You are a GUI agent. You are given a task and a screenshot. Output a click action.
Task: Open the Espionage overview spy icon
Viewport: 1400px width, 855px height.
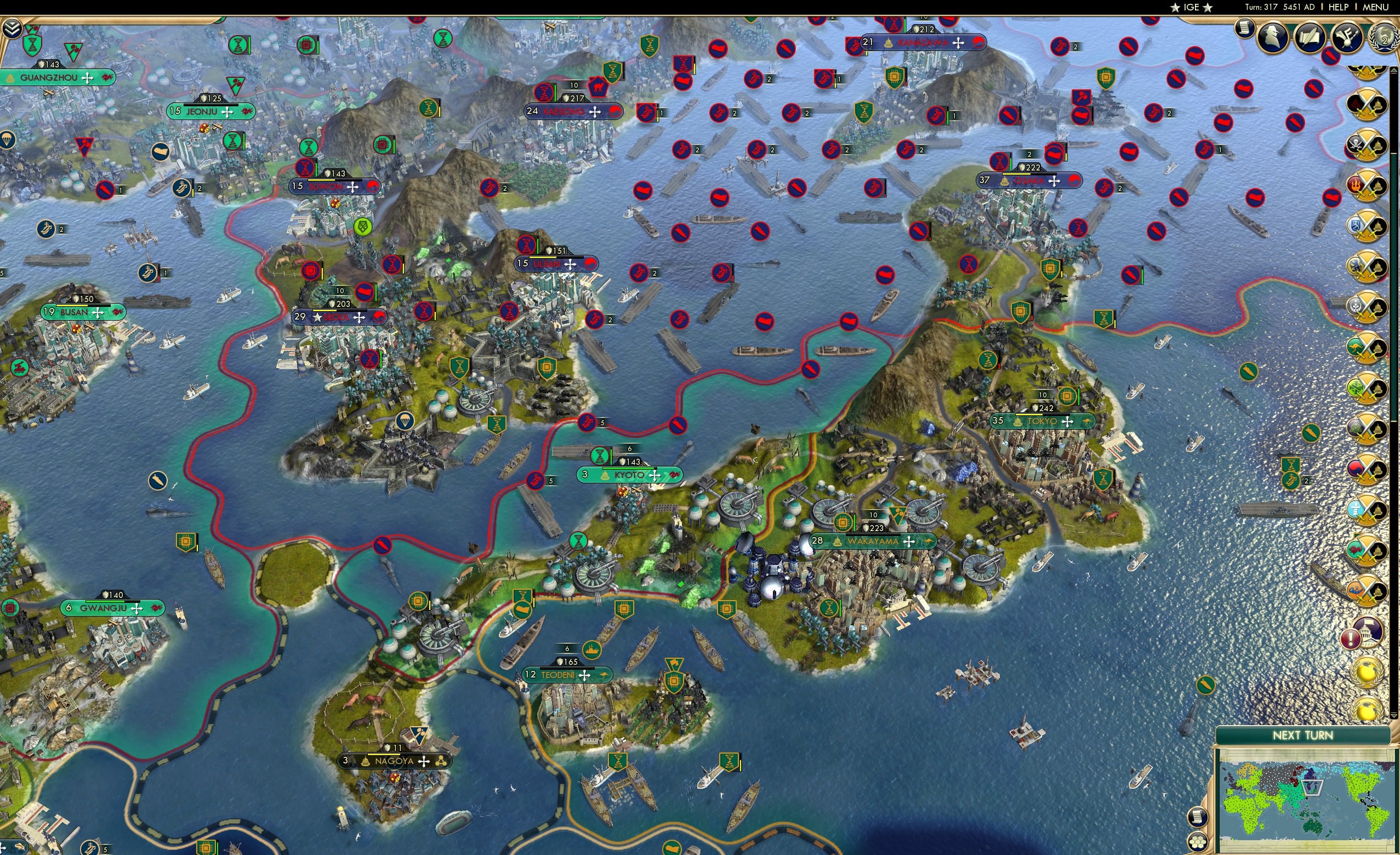click(1273, 36)
